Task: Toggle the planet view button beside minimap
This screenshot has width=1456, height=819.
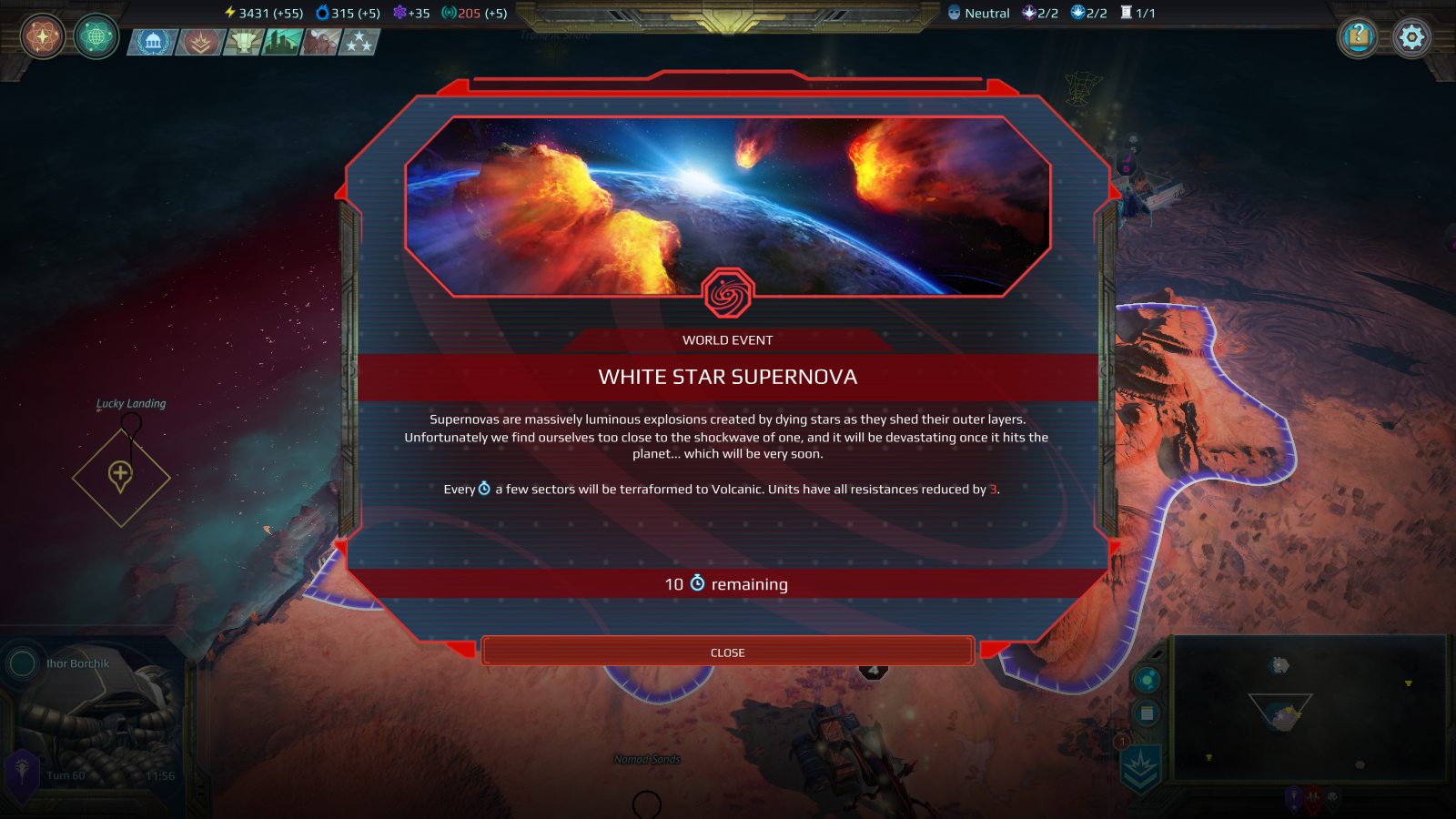Action: coord(1147,680)
